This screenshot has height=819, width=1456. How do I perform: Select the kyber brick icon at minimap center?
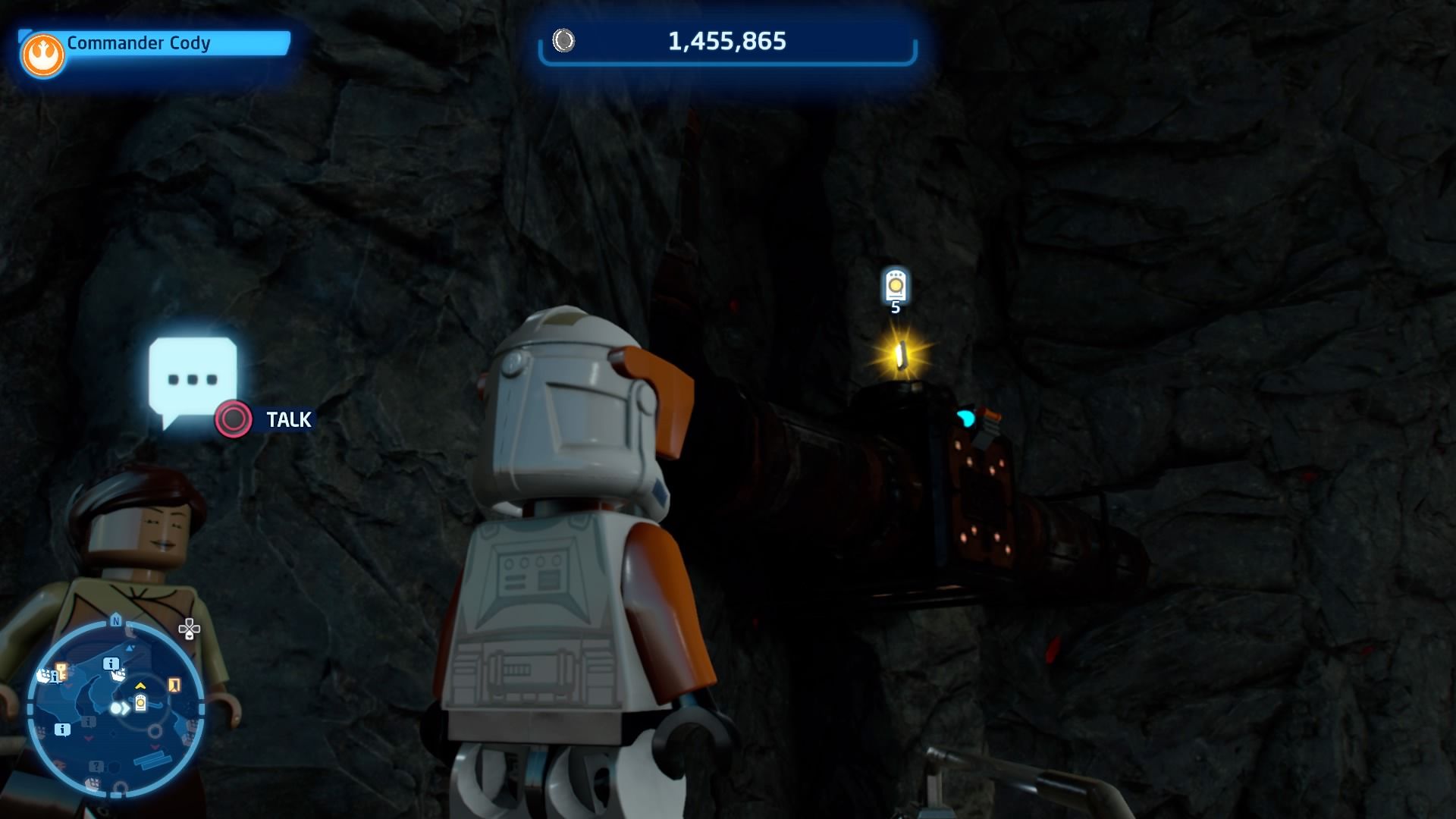coord(140,703)
